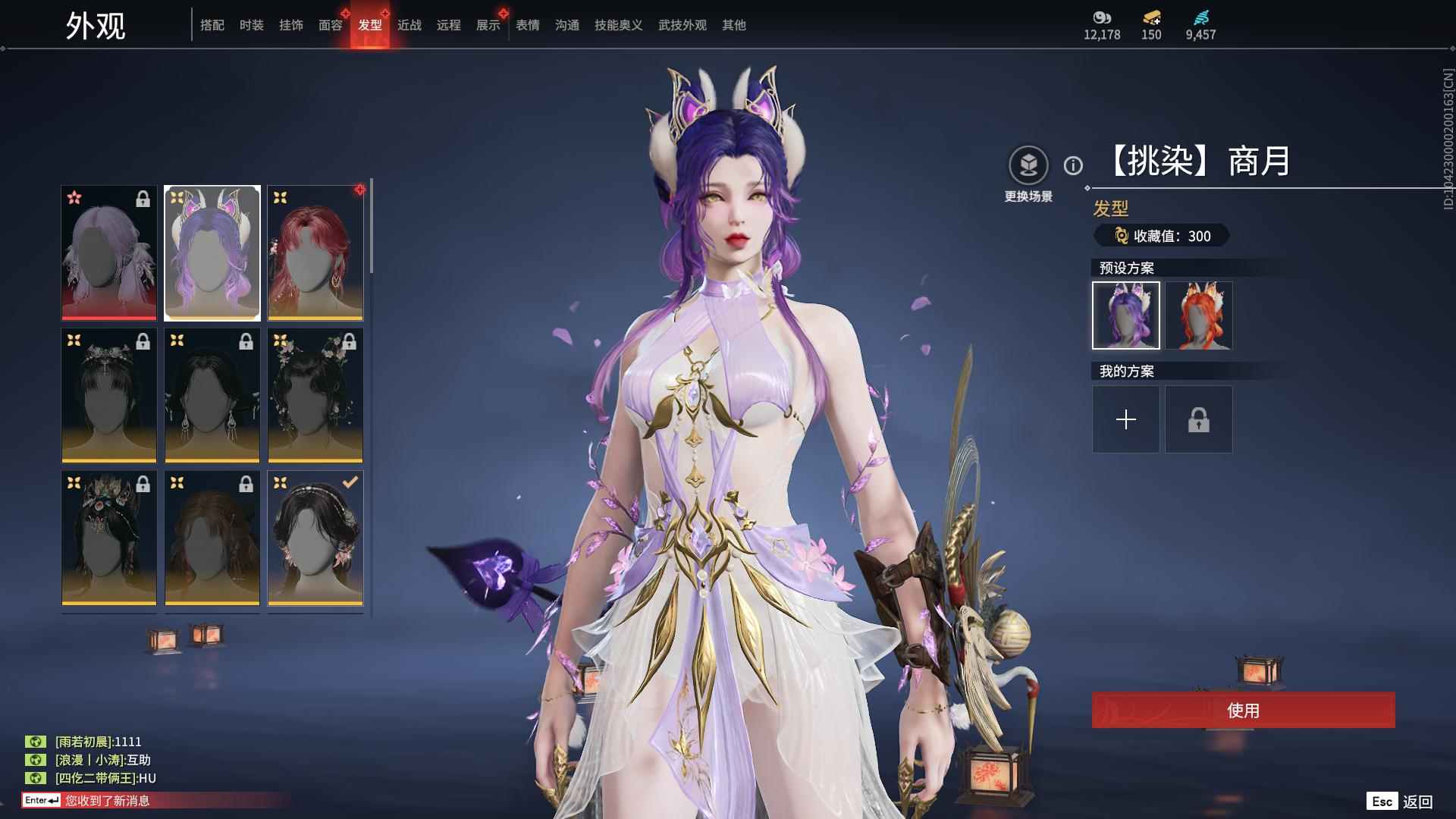Open the info icon beside hairstyle name
Viewport: 1456px width, 819px height.
[x=1073, y=165]
